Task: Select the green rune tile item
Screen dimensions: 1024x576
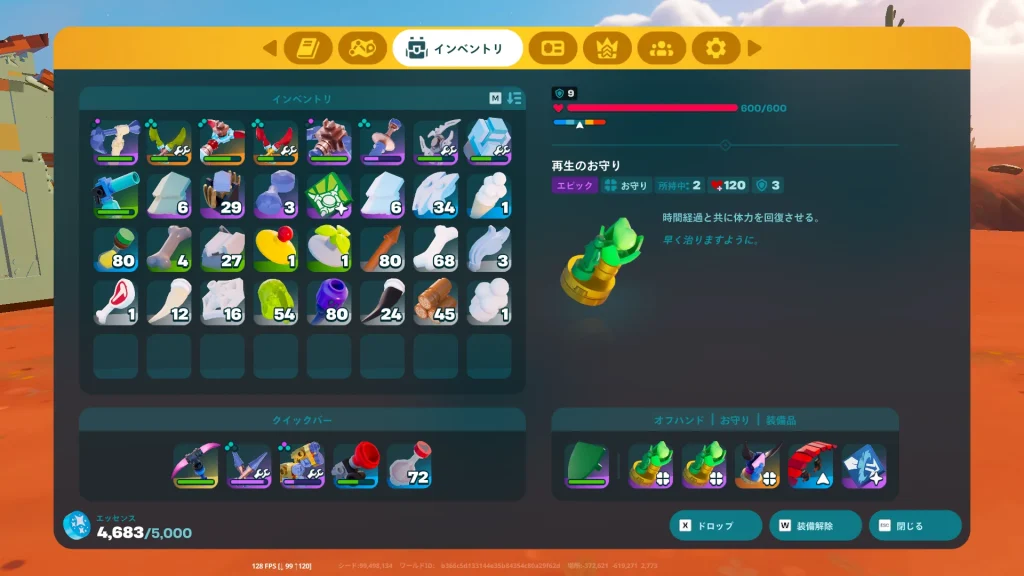Action: point(329,195)
